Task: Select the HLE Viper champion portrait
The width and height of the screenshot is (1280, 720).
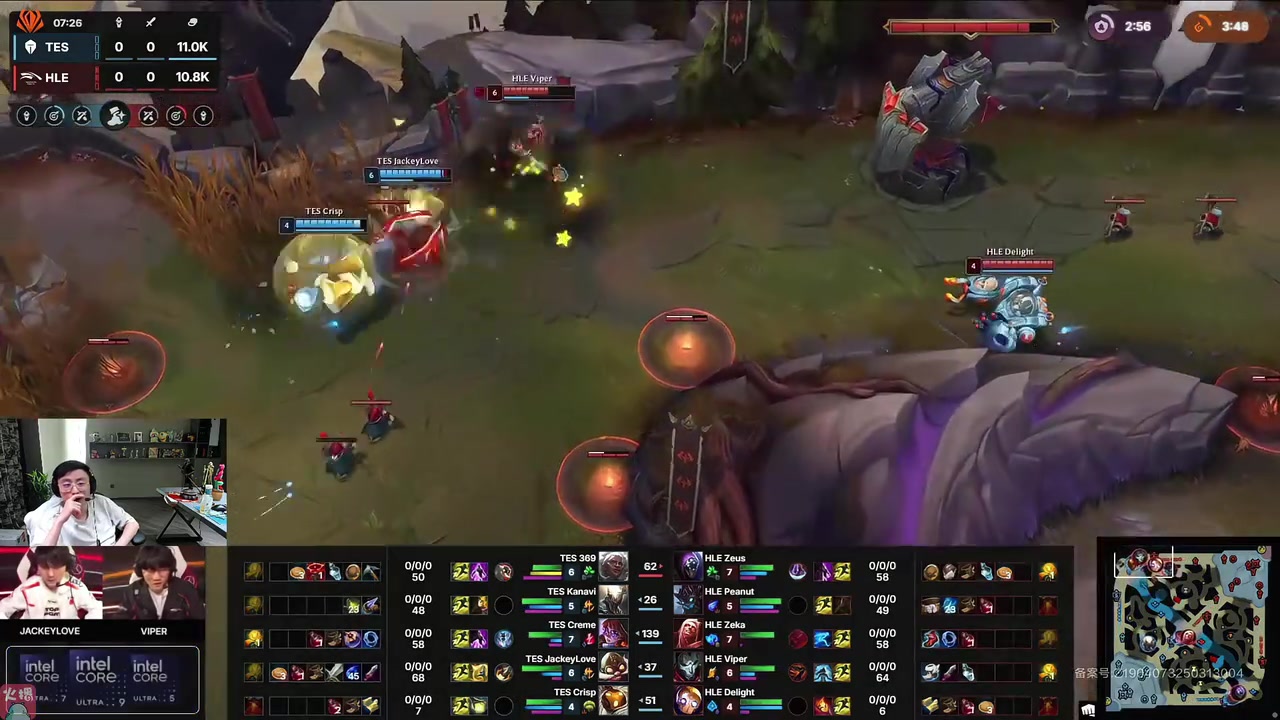Action: click(689, 667)
